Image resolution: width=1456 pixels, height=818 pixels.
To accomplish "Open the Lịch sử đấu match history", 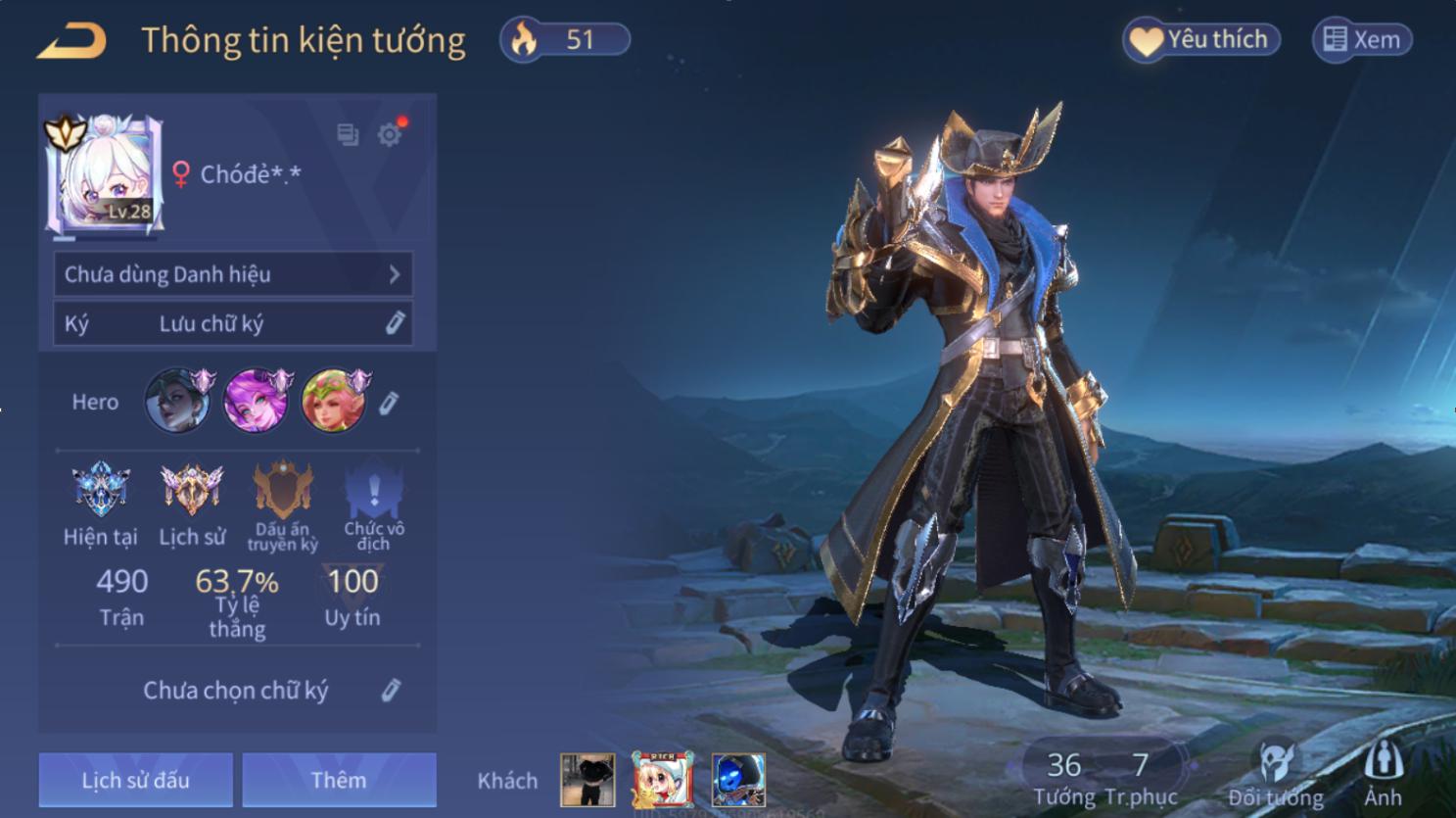I will pos(136,780).
